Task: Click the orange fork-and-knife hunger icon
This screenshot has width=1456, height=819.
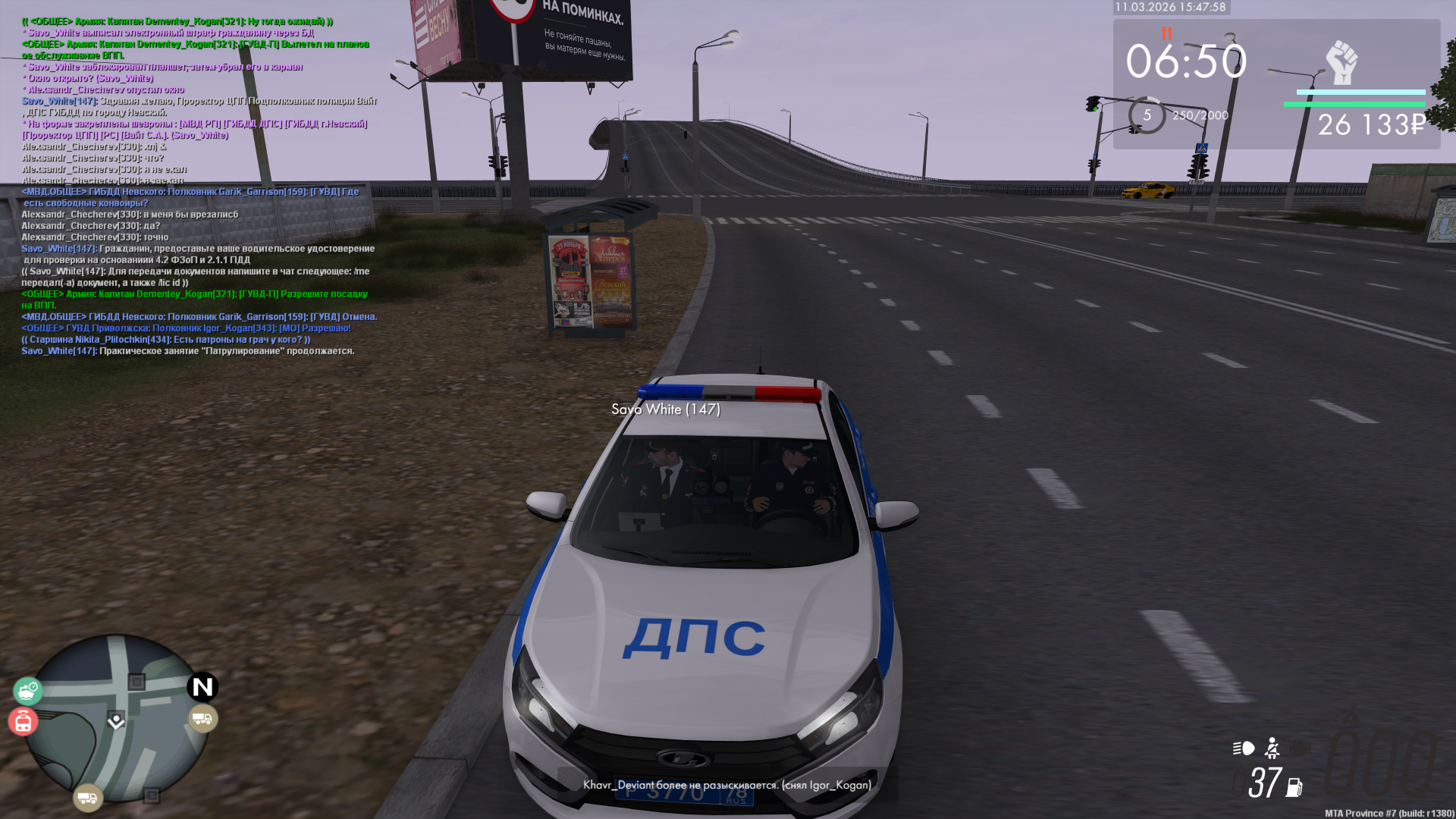Action: pos(1166,33)
